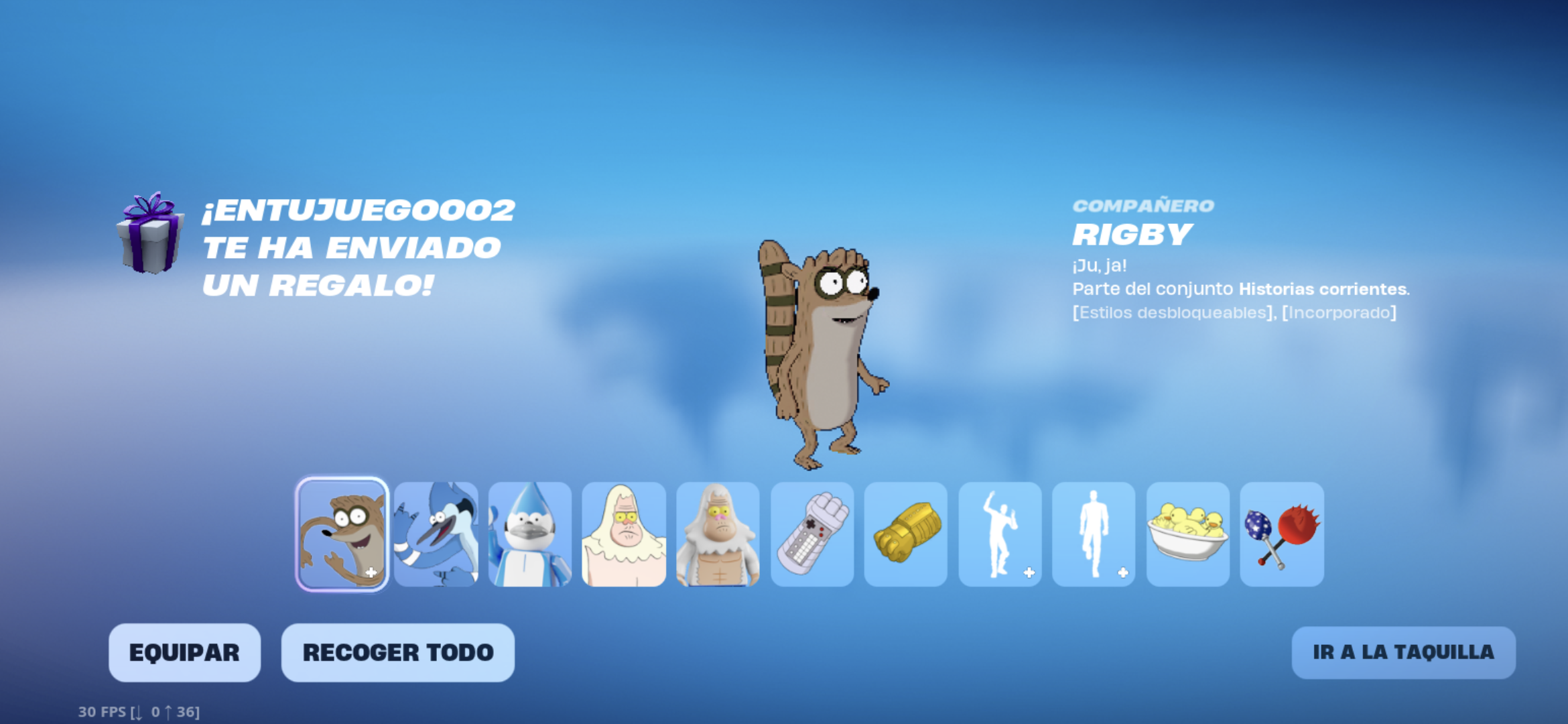Image resolution: width=1568 pixels, height=724 pixels.
Task: Go to the locker via Ir a la Taquilla
Action: (x=1403, y=652)
